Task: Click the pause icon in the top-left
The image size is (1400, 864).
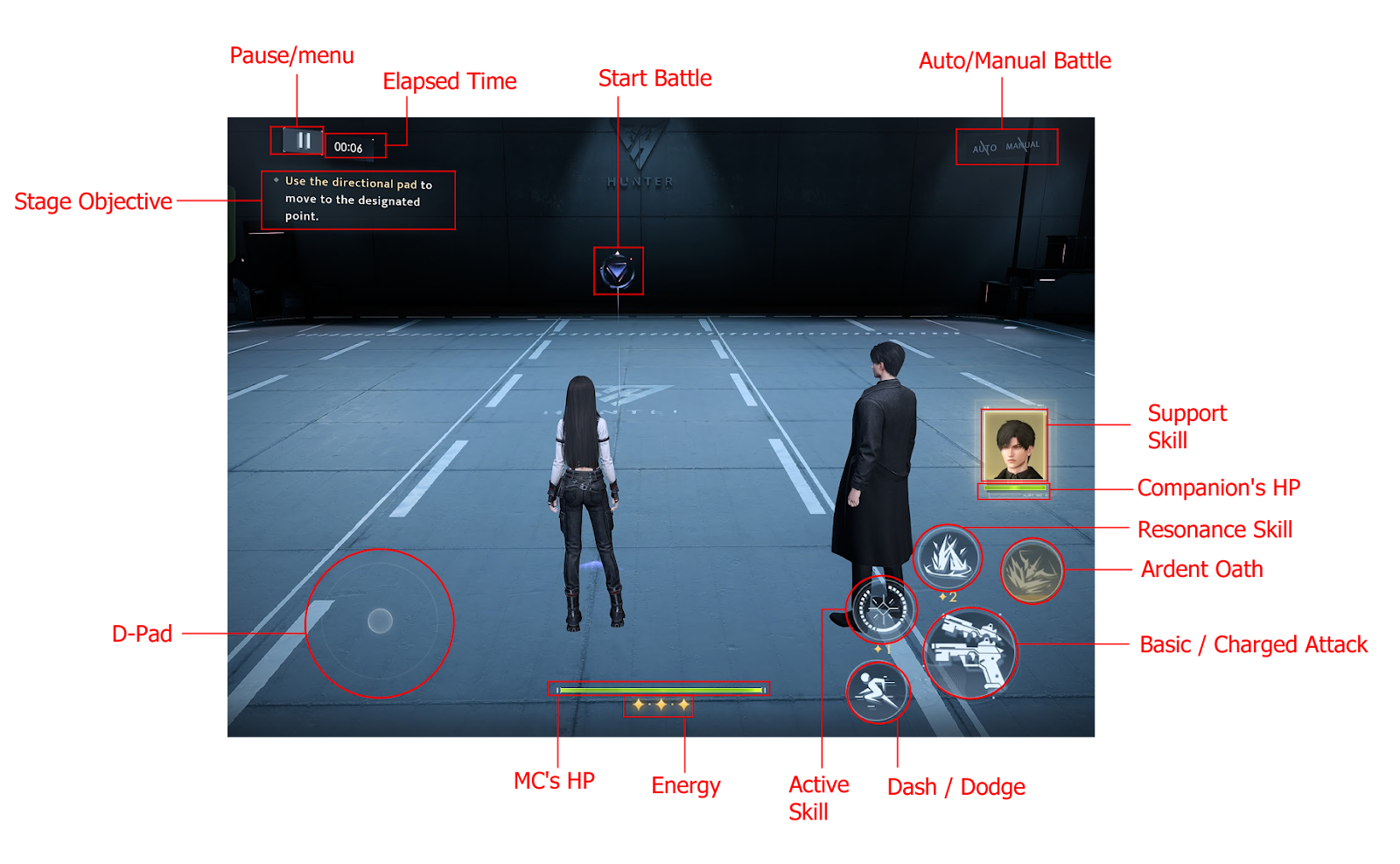Action: (302, 140)
